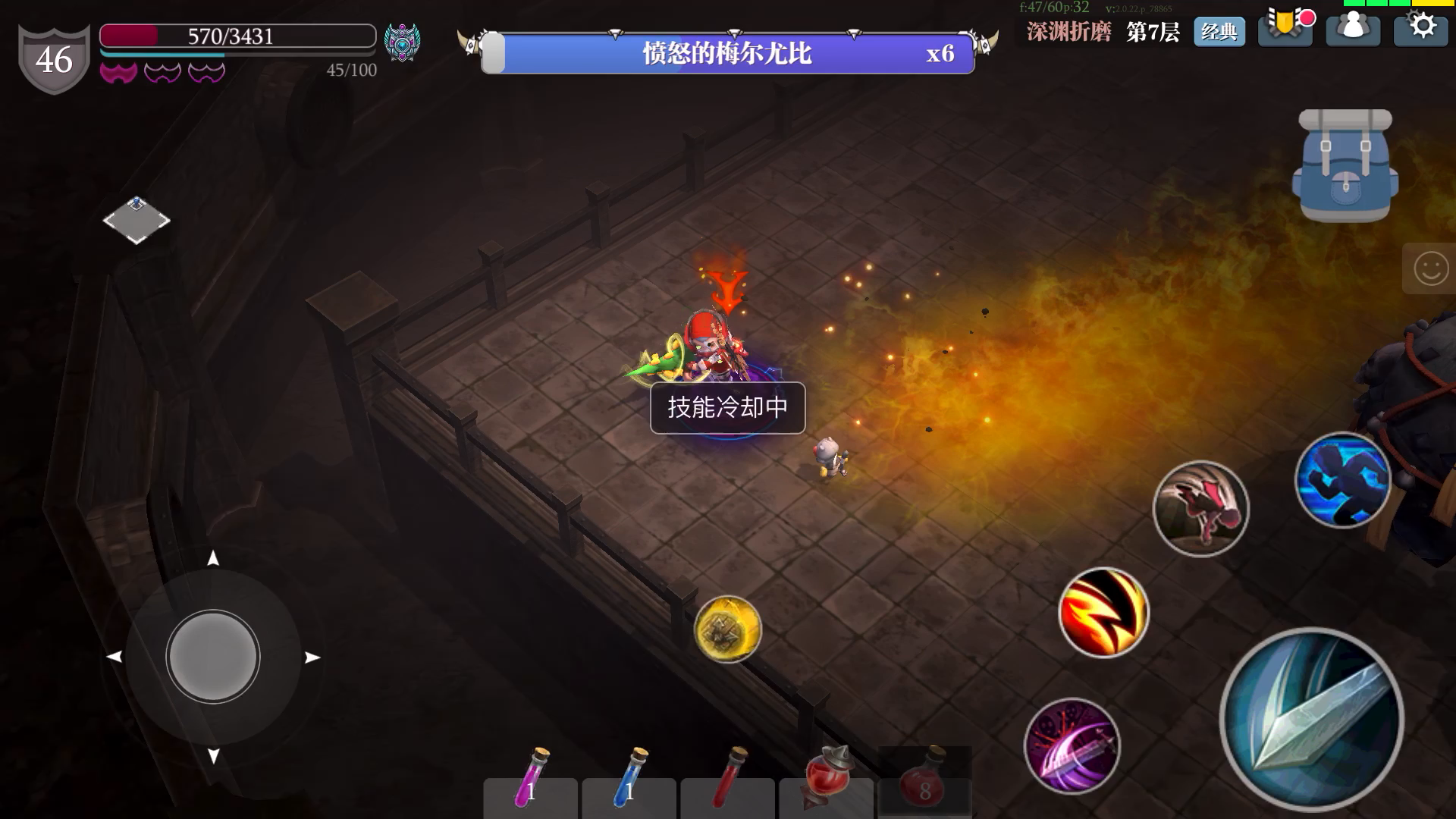Tap the minimap diamond indicator
The image size is (1456, 819).
[x=136, y=220]
